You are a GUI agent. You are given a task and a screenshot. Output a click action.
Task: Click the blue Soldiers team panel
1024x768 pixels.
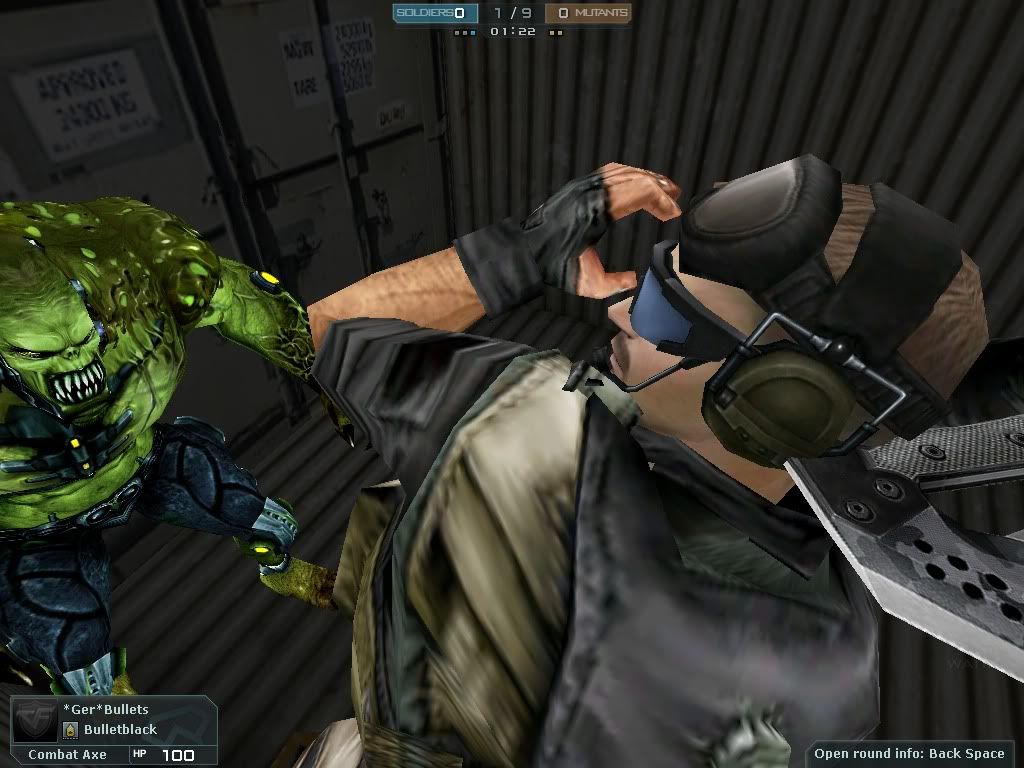430,13
